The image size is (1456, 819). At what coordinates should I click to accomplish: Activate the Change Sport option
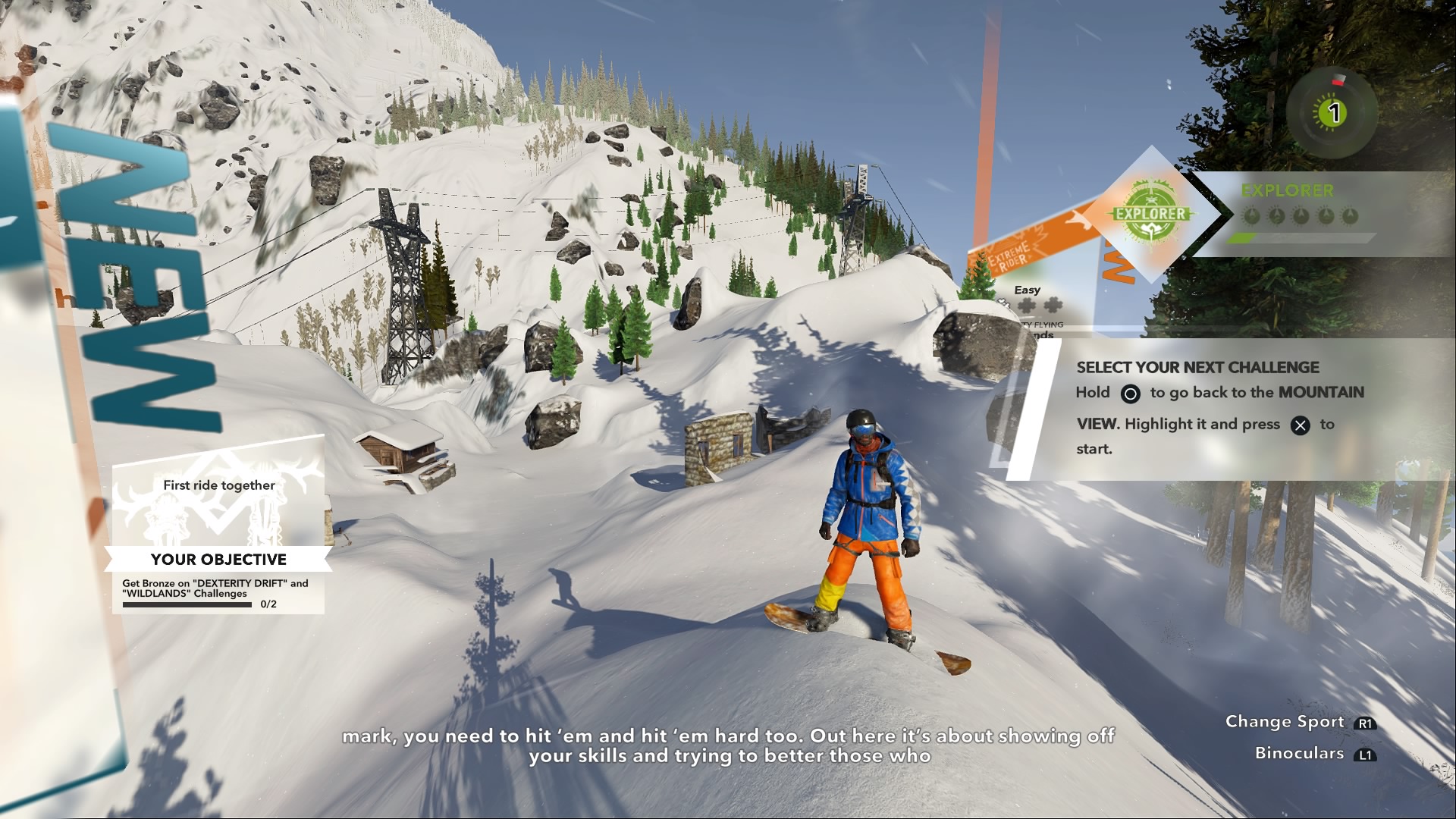[x=1300, y=722]
